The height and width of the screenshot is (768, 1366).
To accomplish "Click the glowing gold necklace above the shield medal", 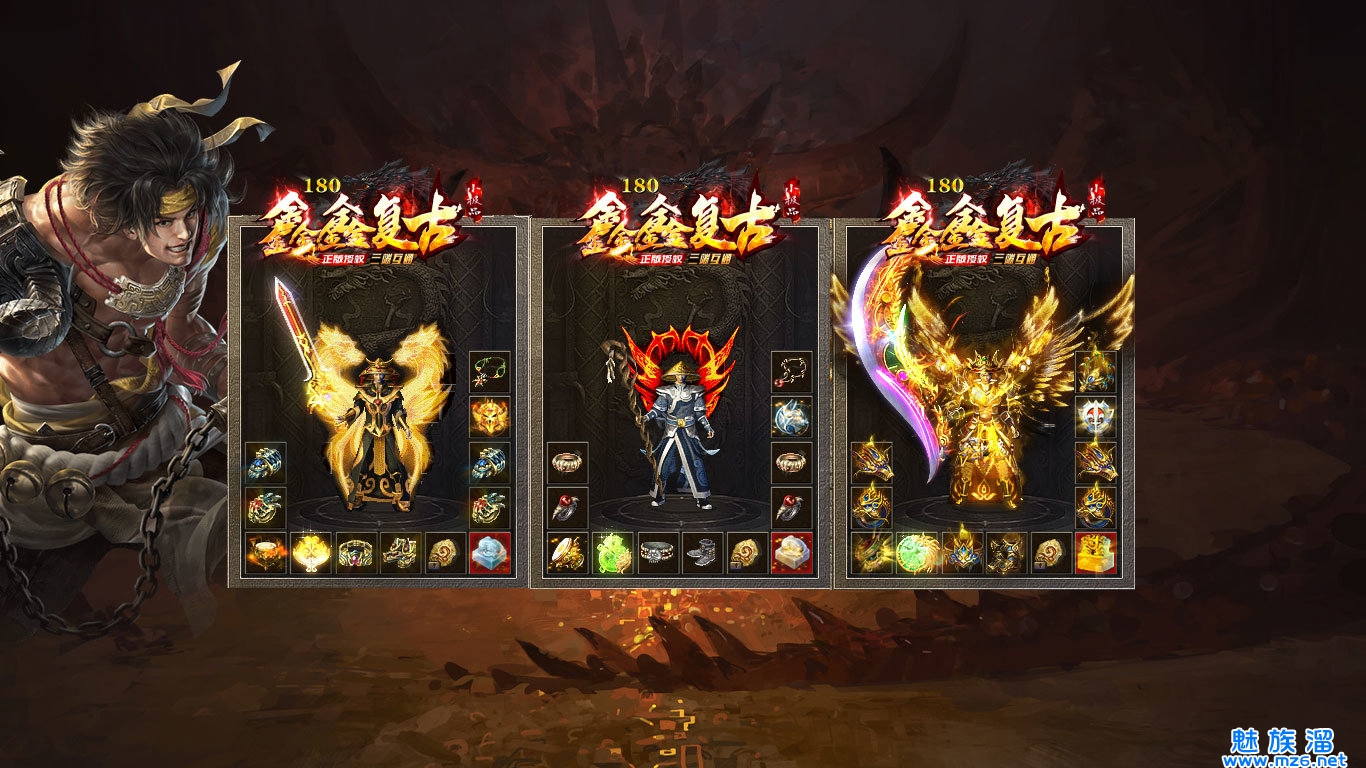I will pyautogui.click(x=1096, y=372).
